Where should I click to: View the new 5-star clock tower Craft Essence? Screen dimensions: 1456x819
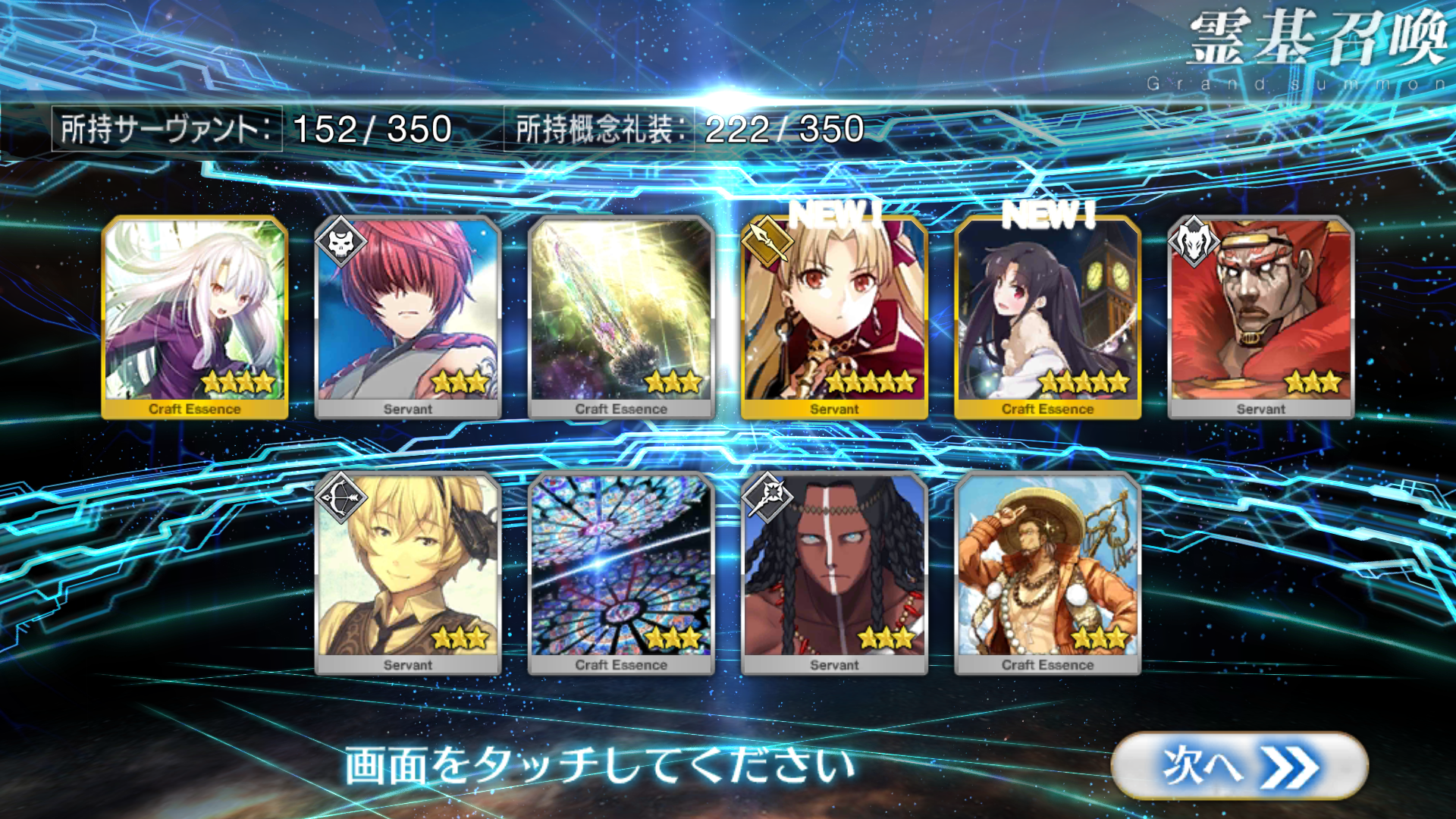(1047, 317)
